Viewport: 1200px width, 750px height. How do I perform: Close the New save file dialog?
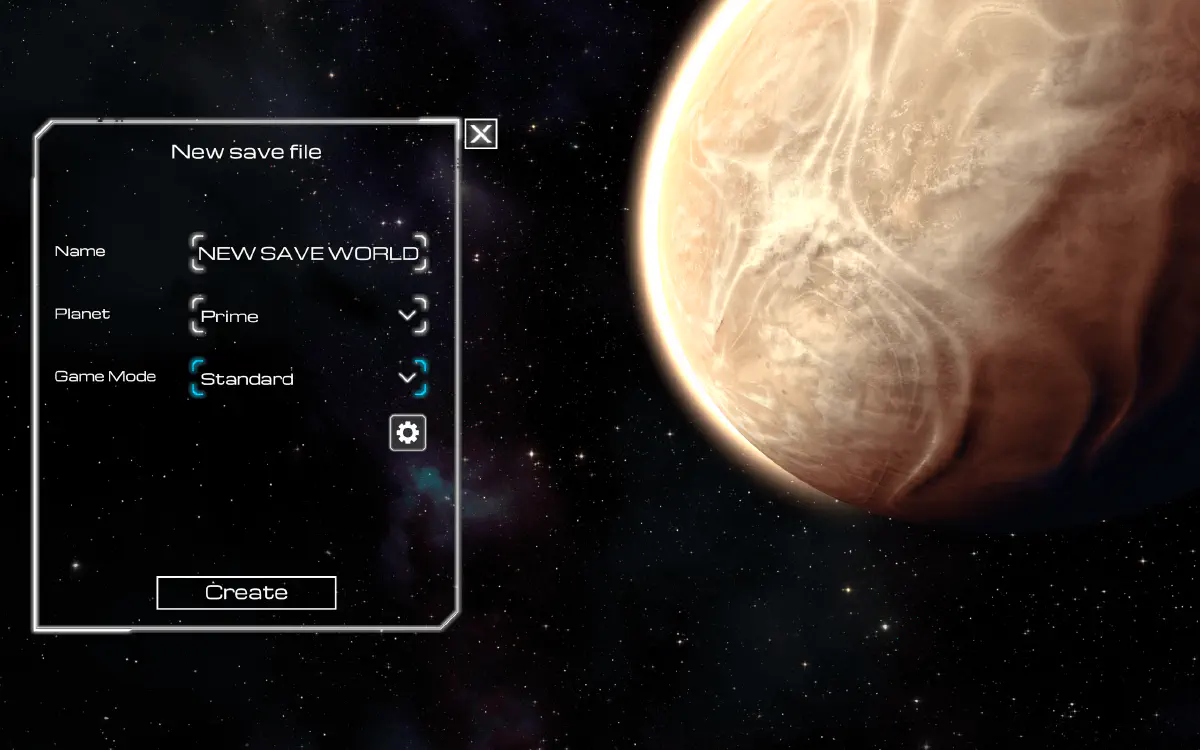coord(481,134)
